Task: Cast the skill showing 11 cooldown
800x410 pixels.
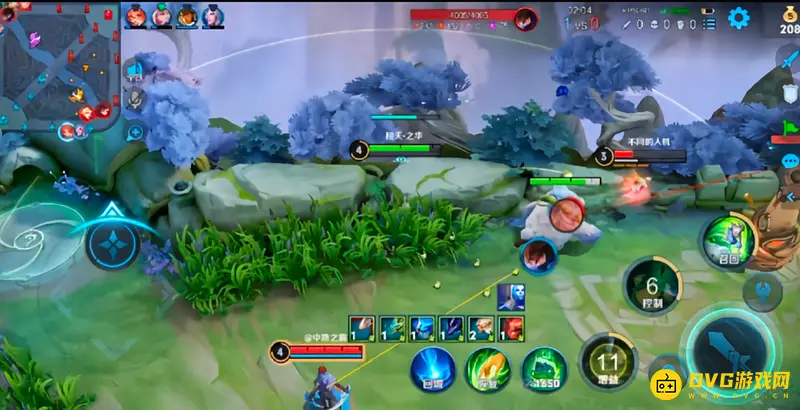Action: (608, 360)
